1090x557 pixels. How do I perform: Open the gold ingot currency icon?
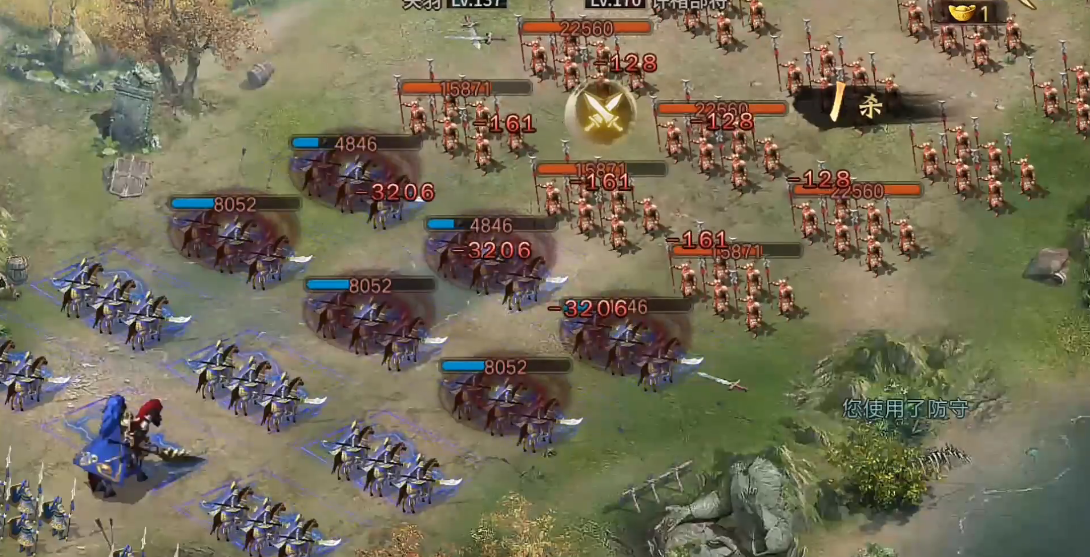coord(962,12)
